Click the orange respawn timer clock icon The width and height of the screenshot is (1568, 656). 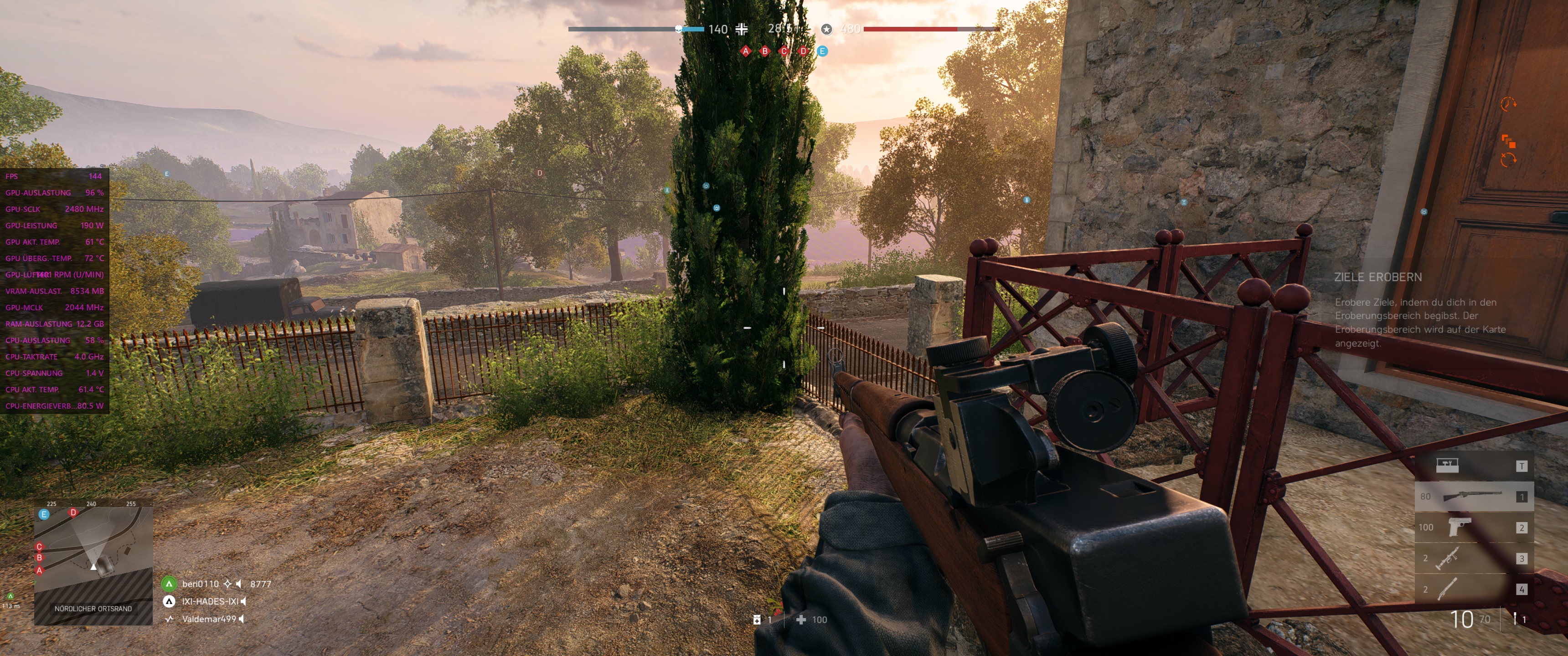1508,103
